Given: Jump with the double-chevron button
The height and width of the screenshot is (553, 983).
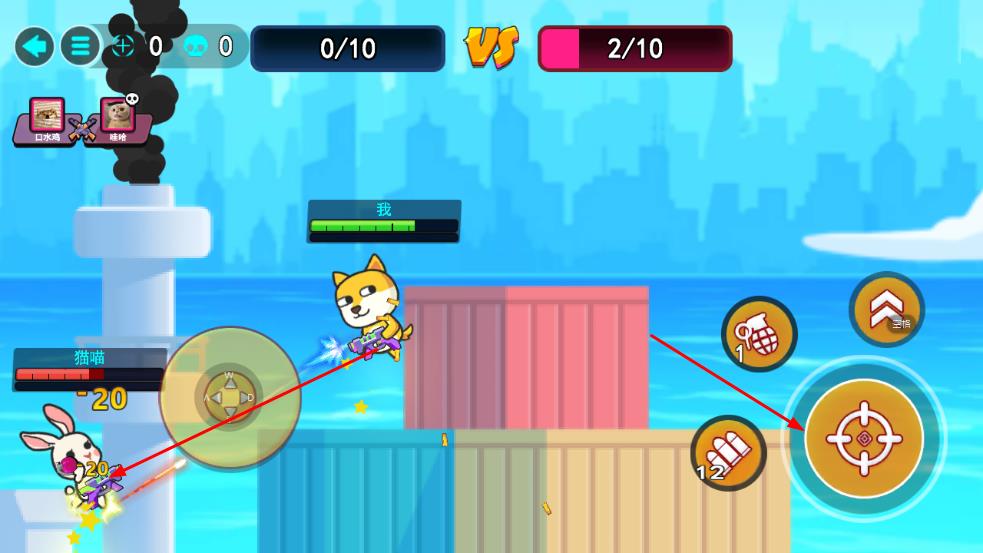Looking at the screenshot, I should click(886, 310).
